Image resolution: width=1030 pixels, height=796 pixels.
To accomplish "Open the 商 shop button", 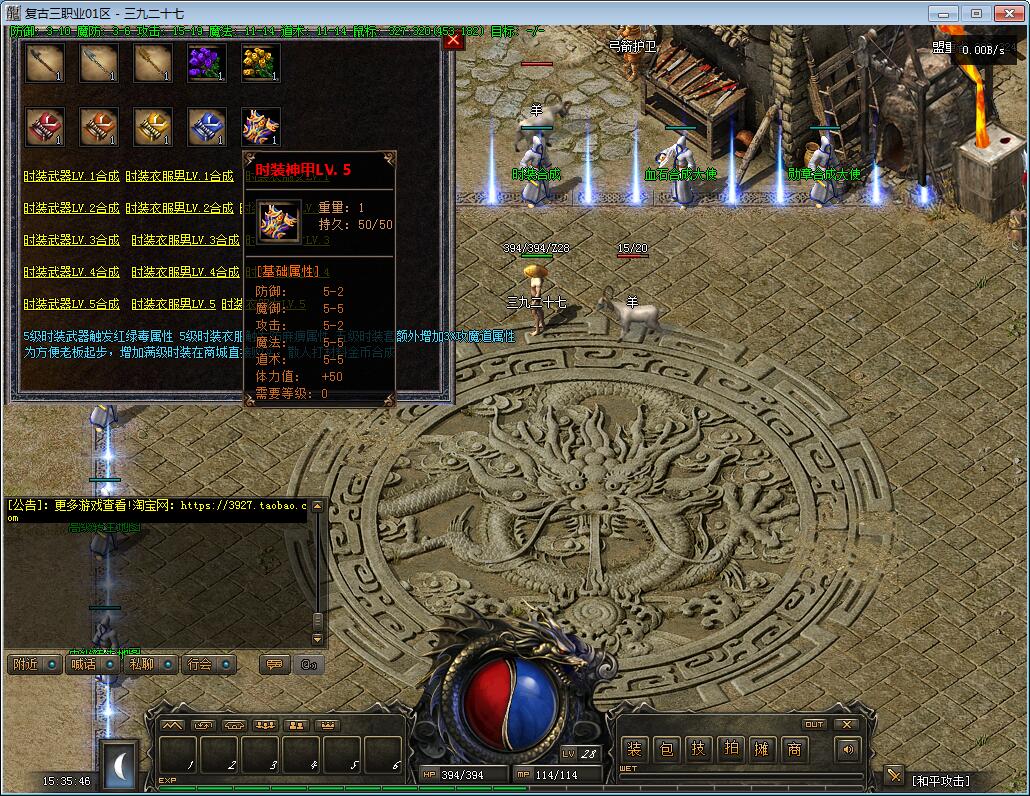I will [795, 749].
